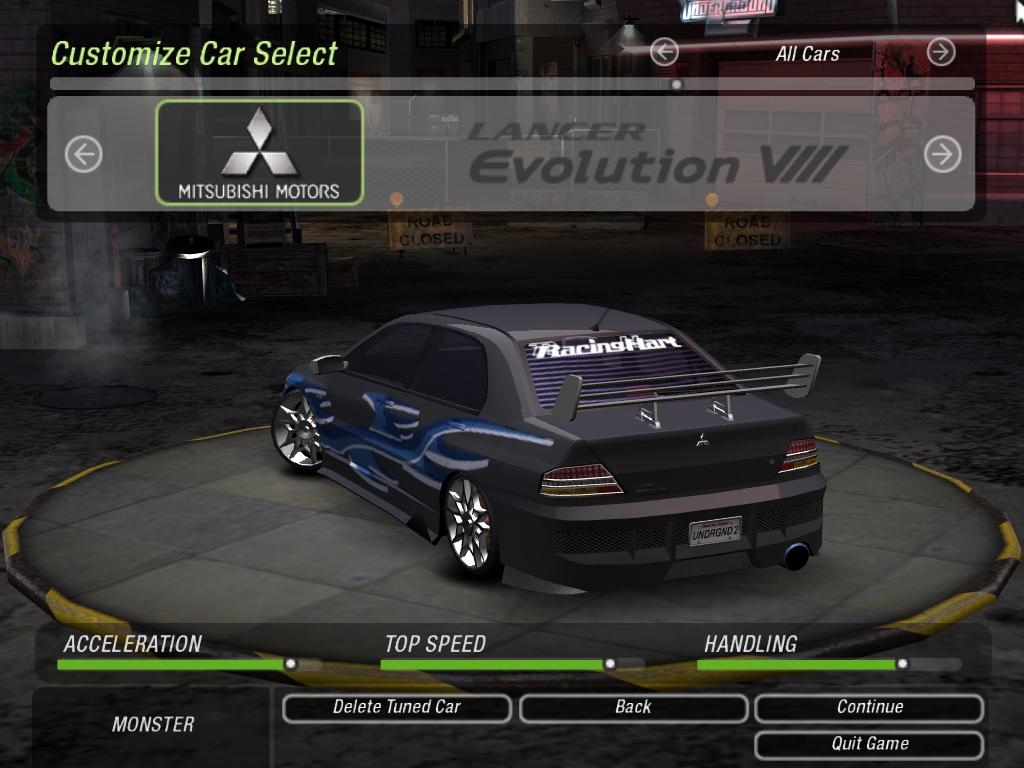Delete the tuned car

click(396, 708)
